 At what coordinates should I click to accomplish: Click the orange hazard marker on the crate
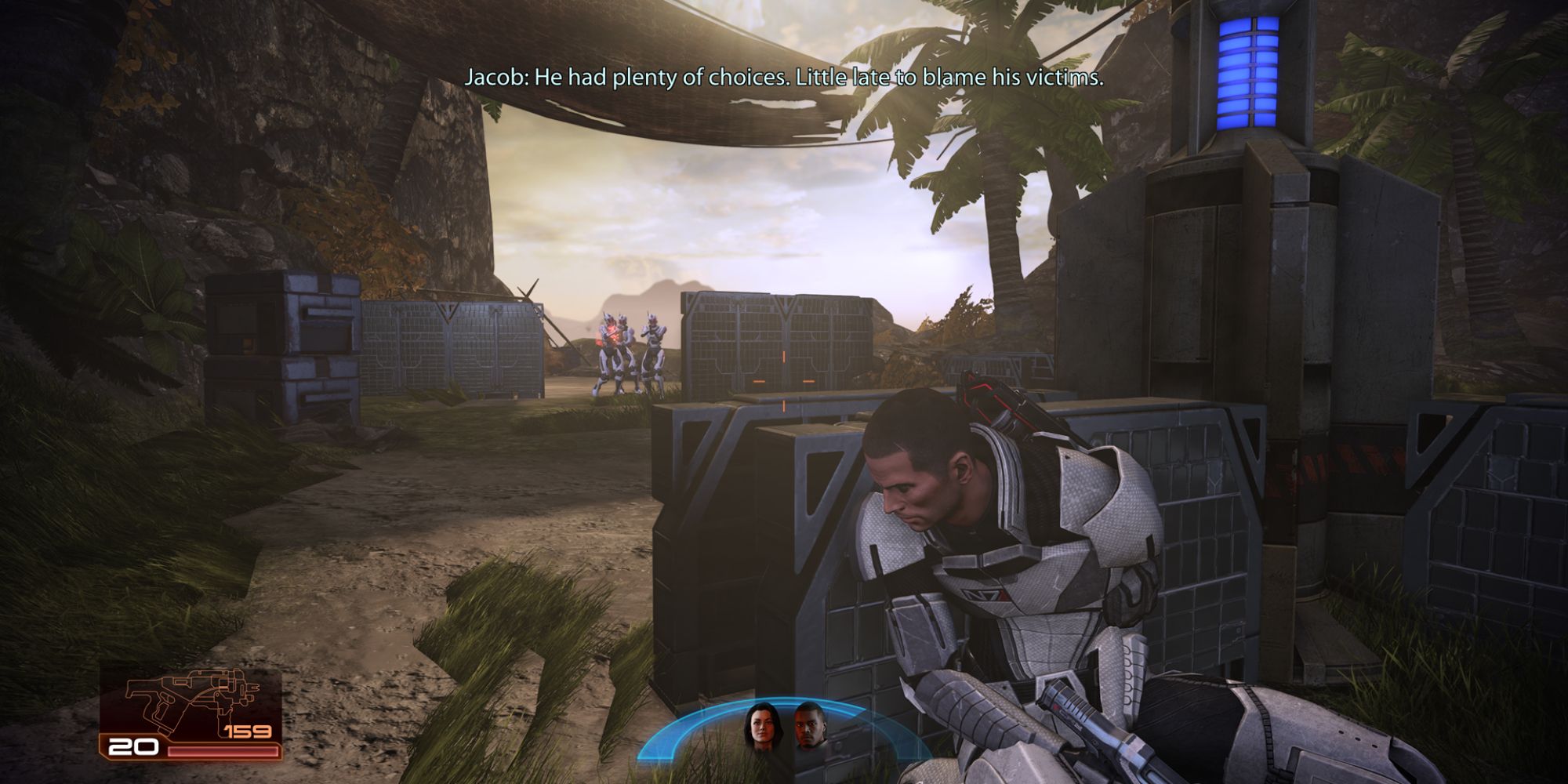coord(782,358)
